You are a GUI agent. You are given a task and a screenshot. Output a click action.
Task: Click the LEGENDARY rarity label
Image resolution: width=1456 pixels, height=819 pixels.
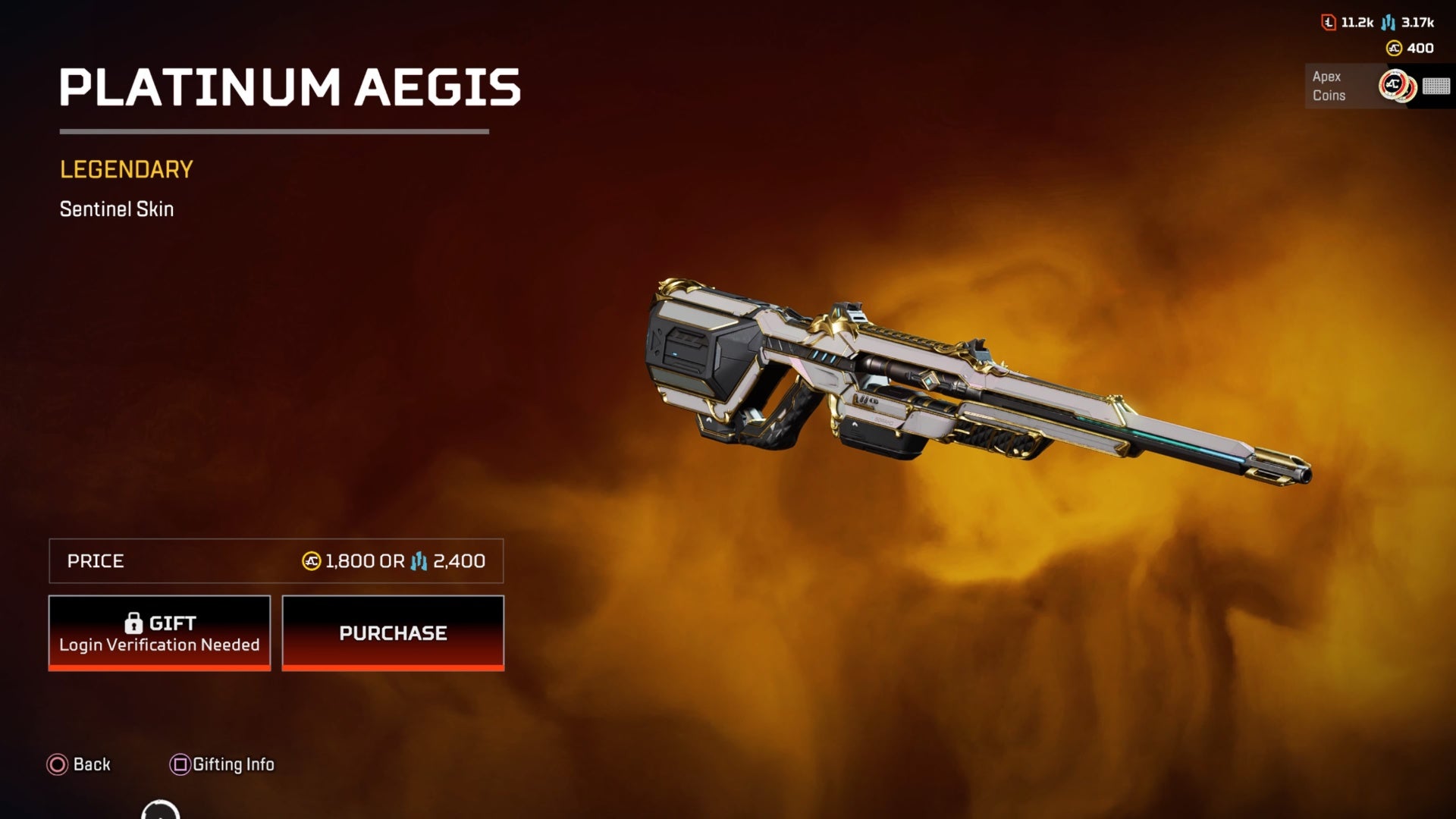(x=126, y=168)
